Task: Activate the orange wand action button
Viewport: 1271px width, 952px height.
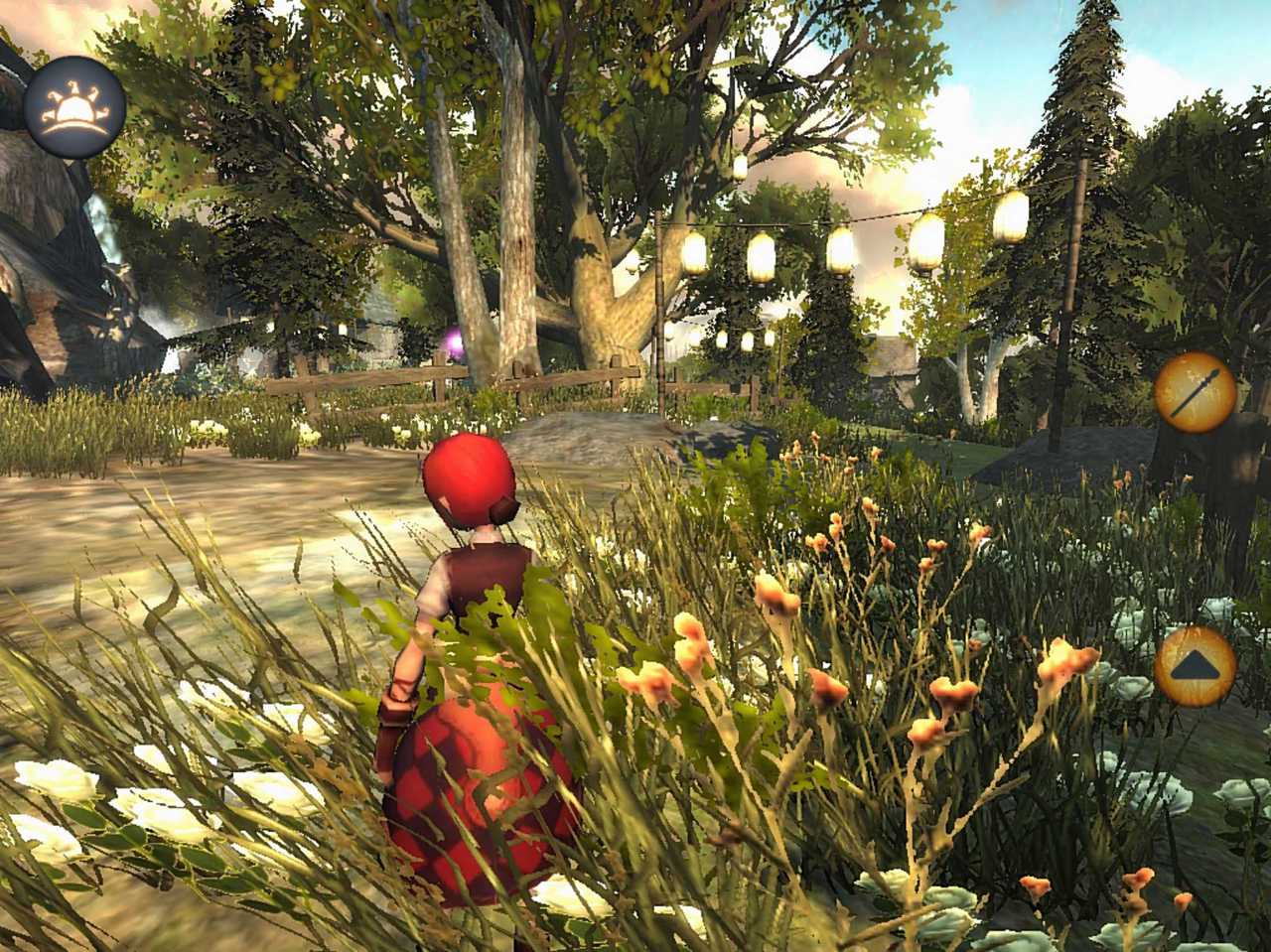Action: (x=1195, y=392)
